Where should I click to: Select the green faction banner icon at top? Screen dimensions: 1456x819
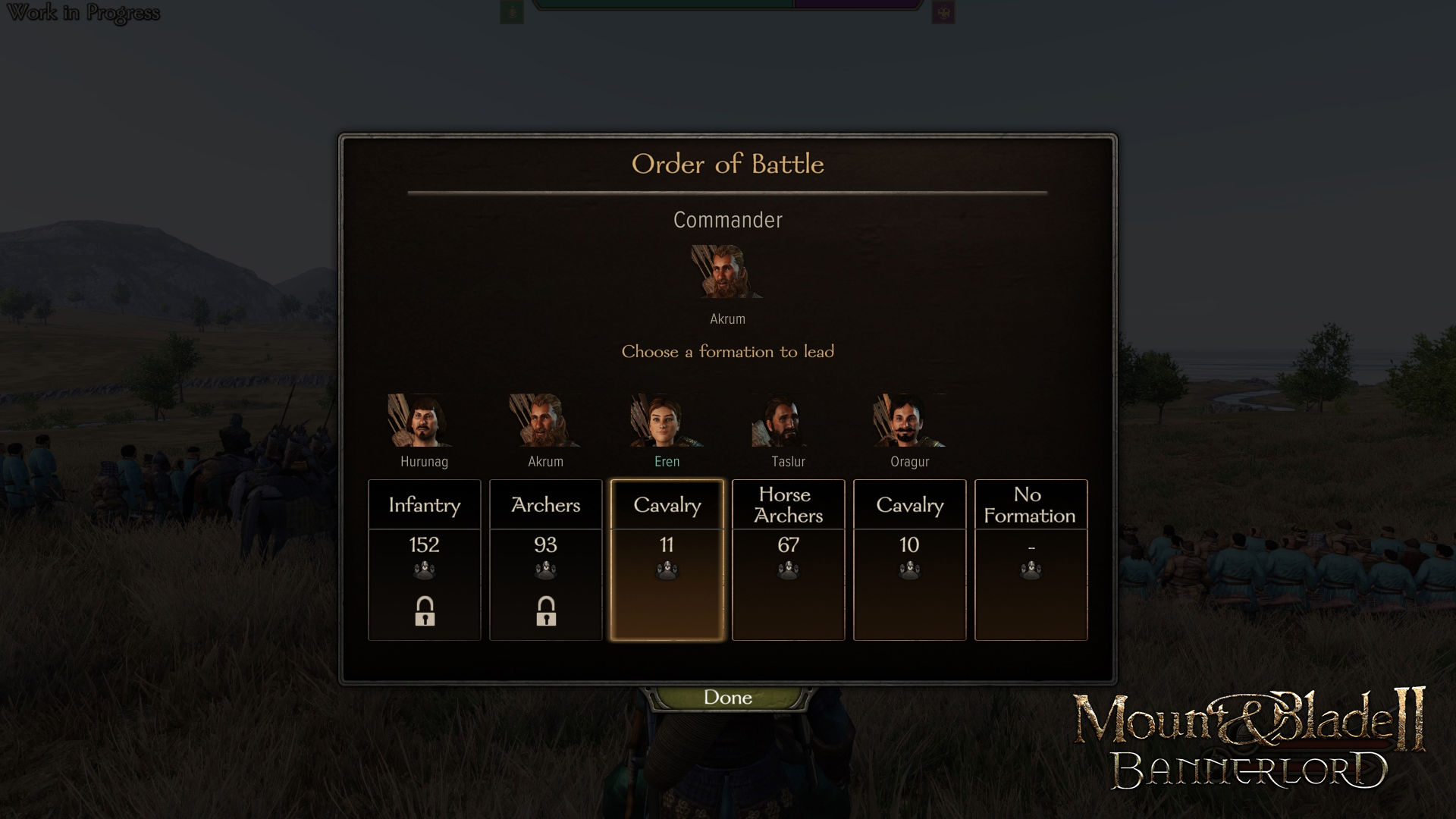point(510,11)
